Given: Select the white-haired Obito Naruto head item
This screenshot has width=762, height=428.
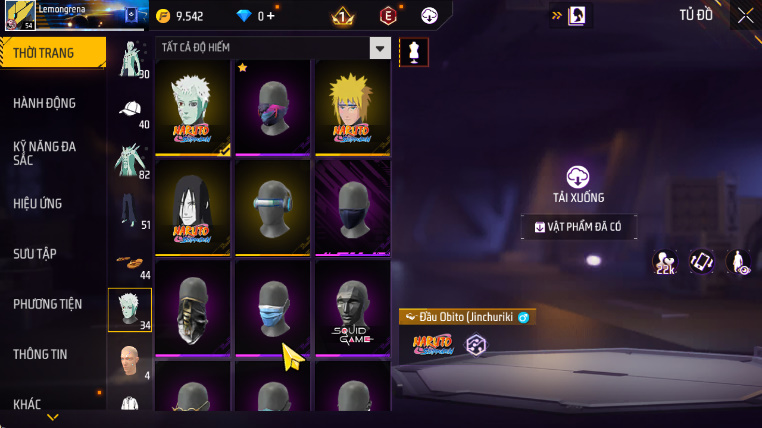Looking at the screenshot, I should [193, 106].
